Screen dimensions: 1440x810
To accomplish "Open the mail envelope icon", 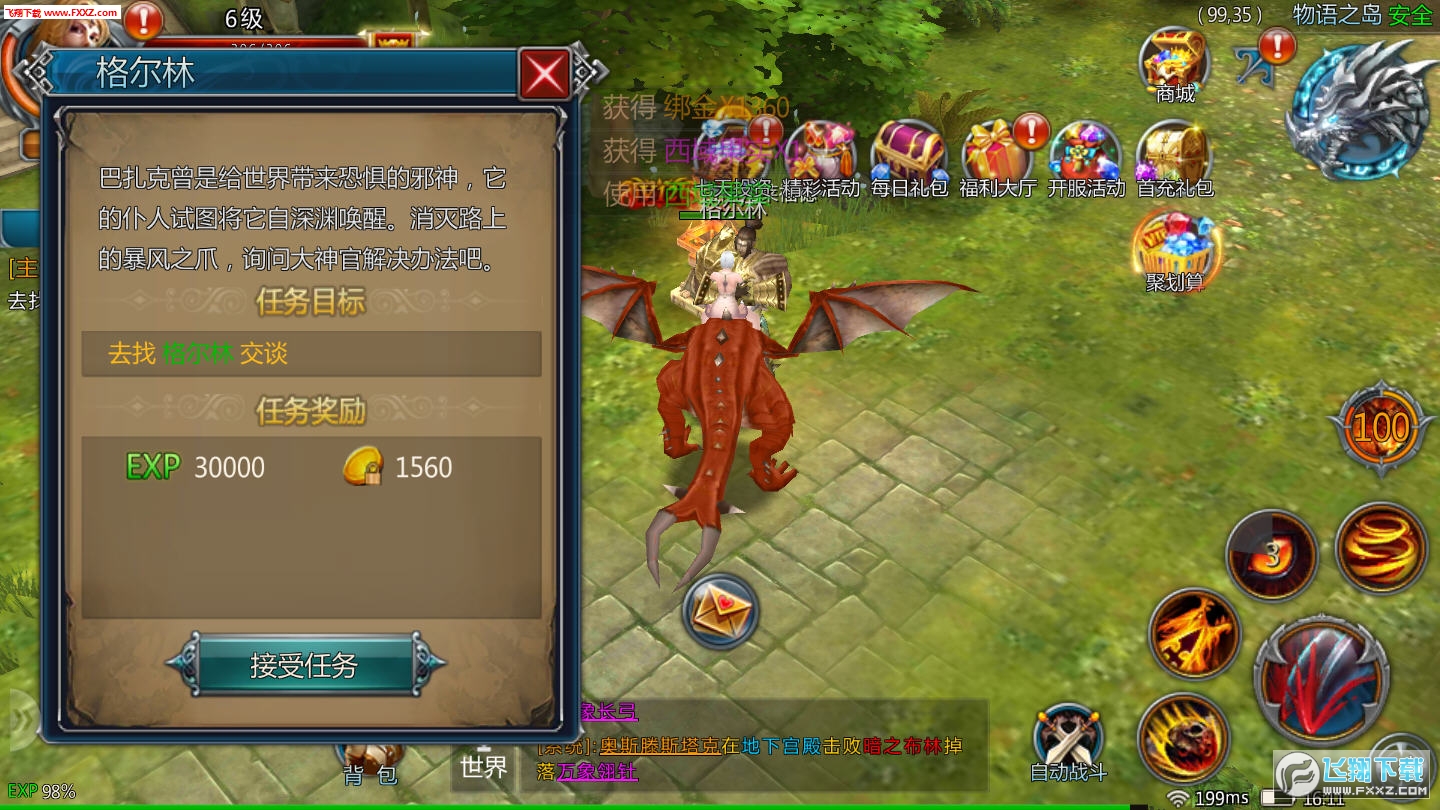I will point(720,611).
